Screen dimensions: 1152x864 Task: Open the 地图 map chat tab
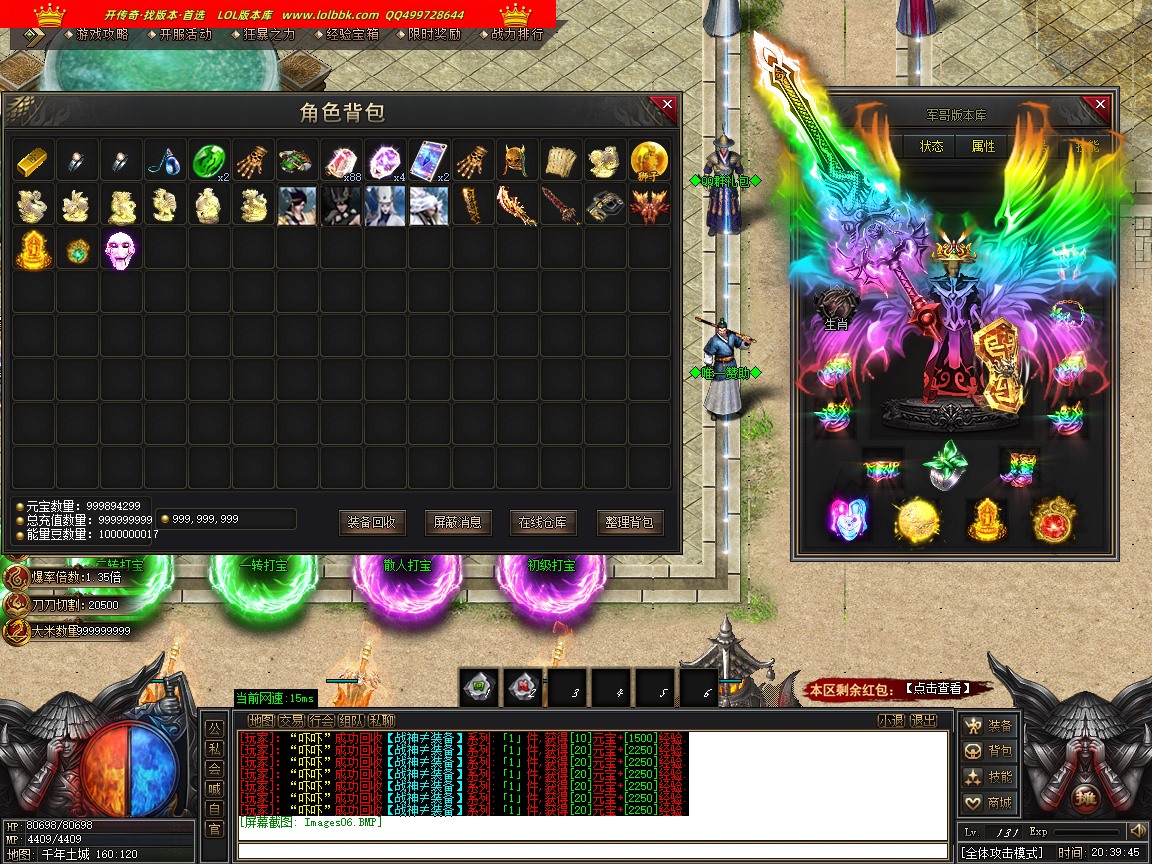tap(261, 720)
